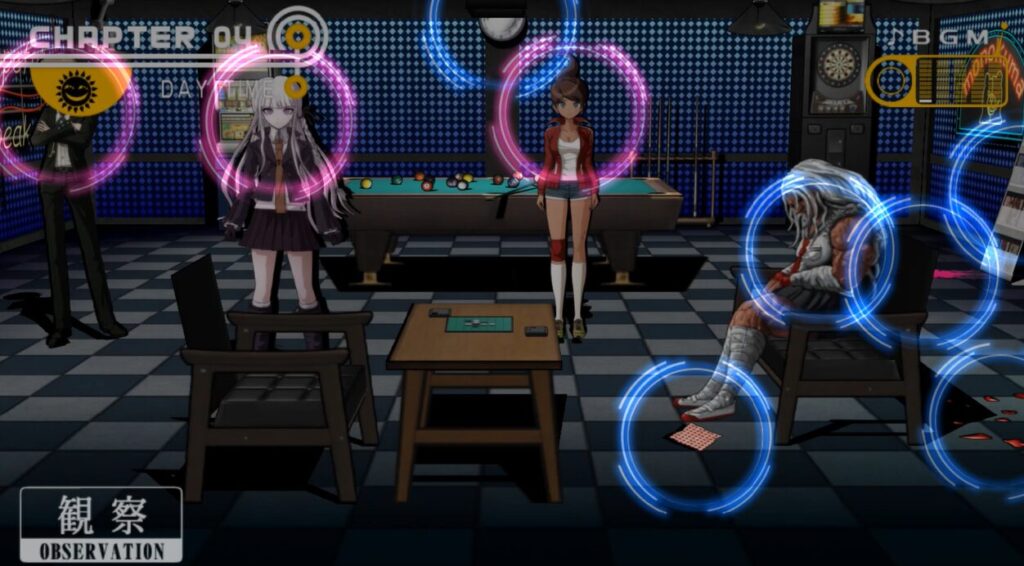The width and height of the screenshot is (1024, 566).
Task: Select Kyoko's pink highlight ring
Action: pyautogui.click(x=277, y=124)
